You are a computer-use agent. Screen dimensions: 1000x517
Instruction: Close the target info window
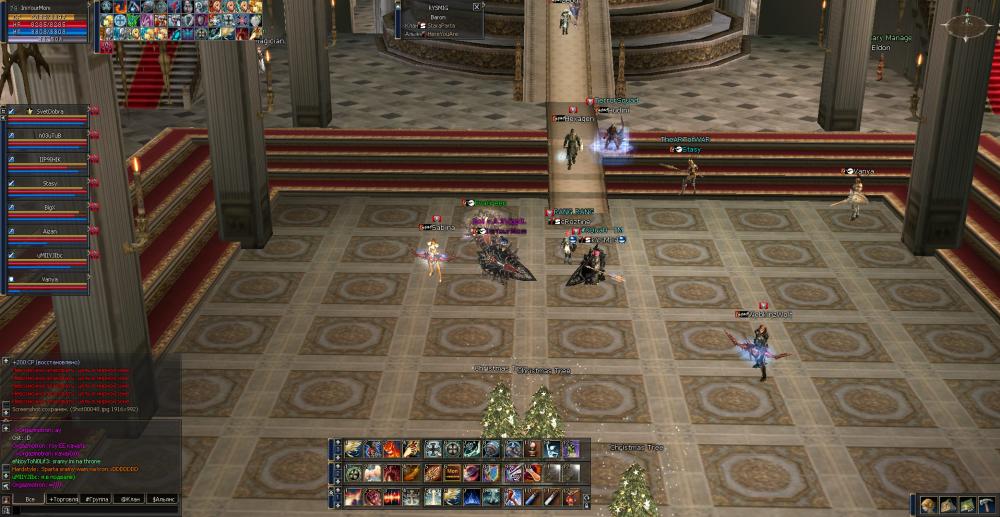click(x=475, y=6)
